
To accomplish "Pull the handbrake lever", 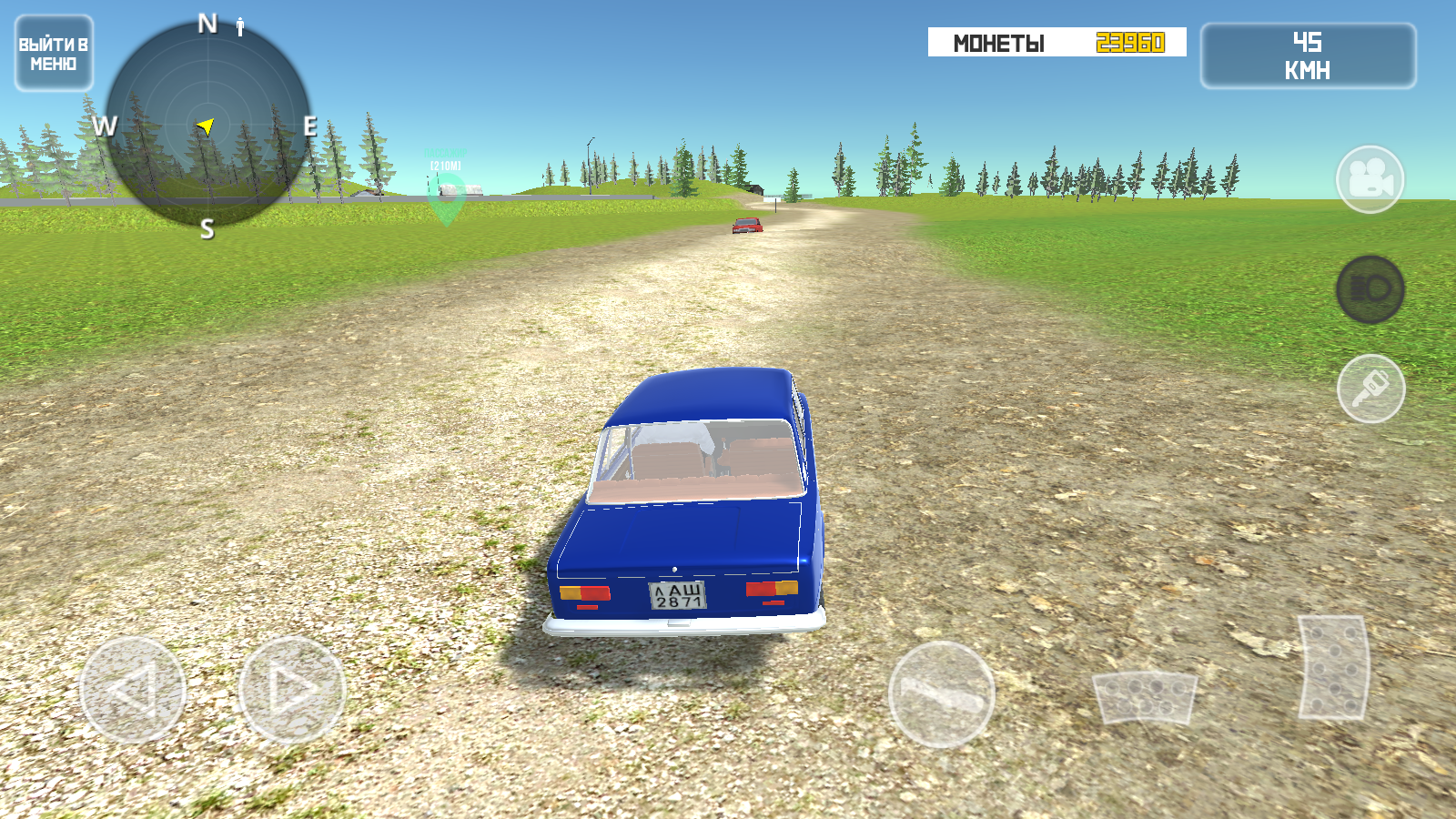I will [942, 696].
